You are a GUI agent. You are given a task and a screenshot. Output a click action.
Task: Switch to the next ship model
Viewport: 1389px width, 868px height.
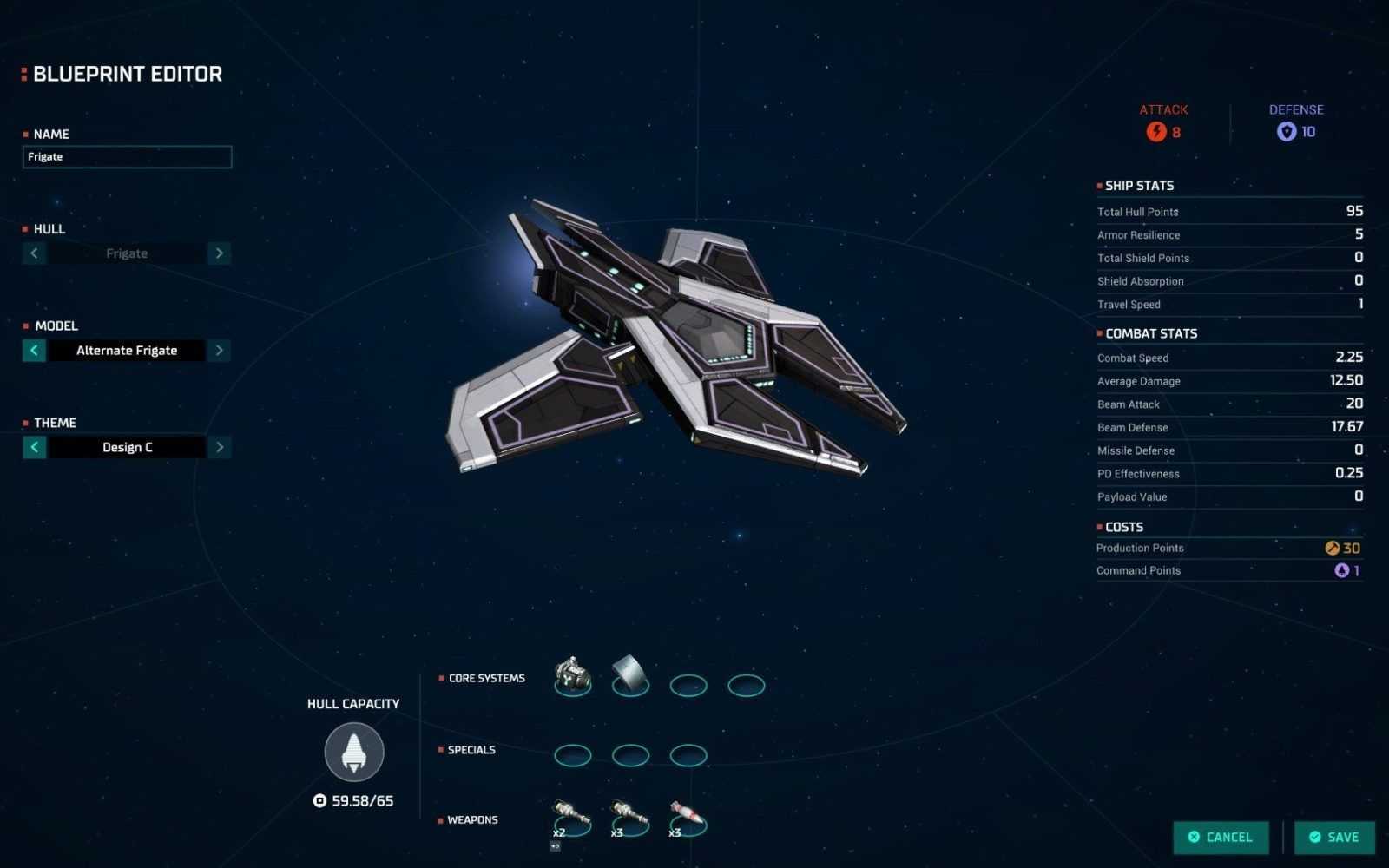220,351
